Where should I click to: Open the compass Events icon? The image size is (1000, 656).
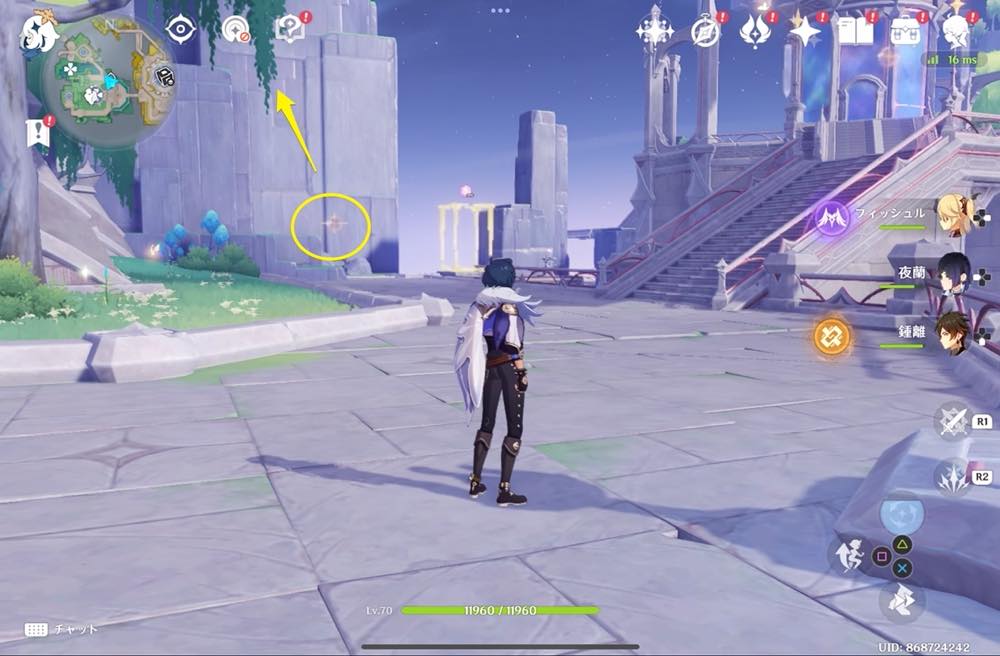(x=706, y=32)
